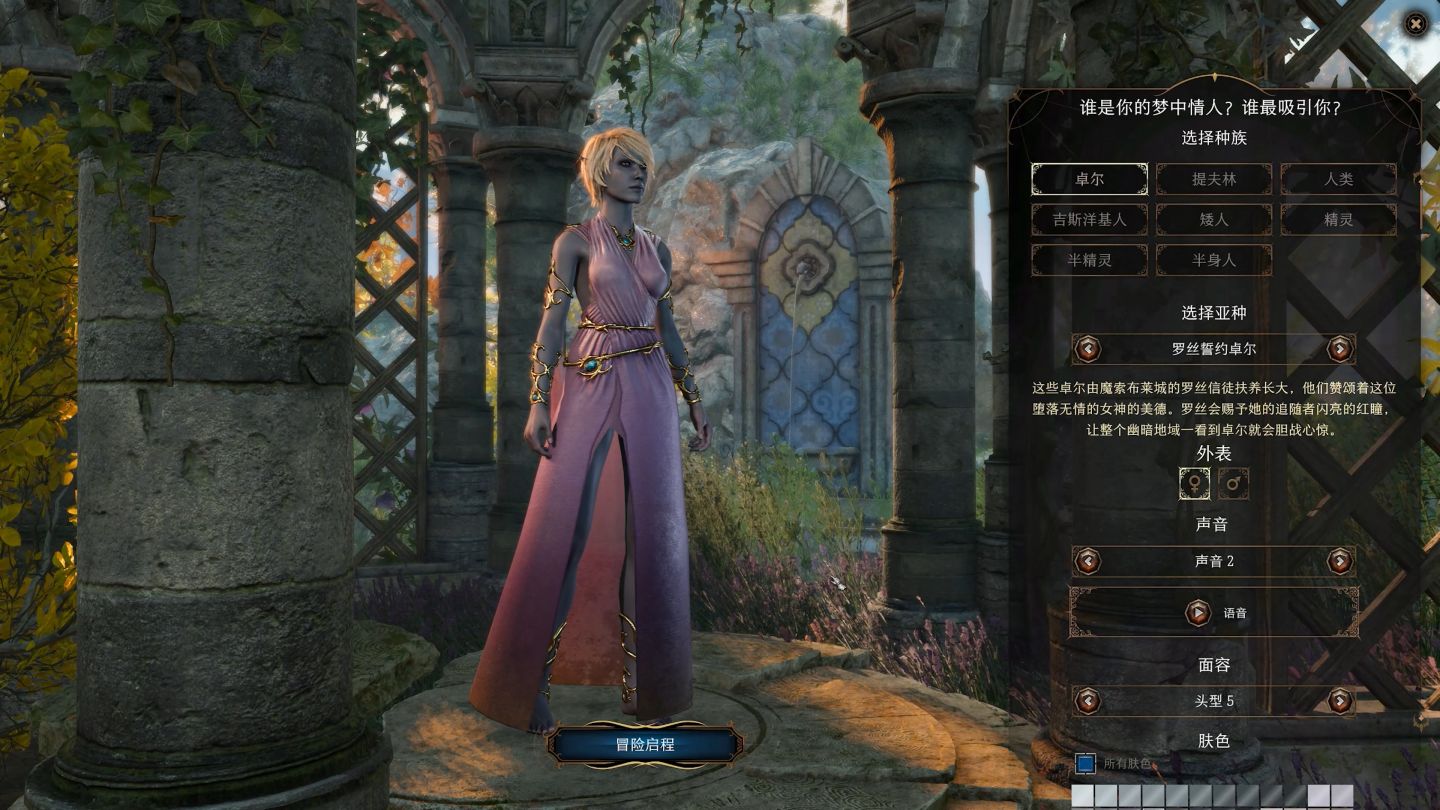The image size is (1440, 810).
Task: Cycle to the next voice
Action: pyautogui.click(x=1340, y=561)
